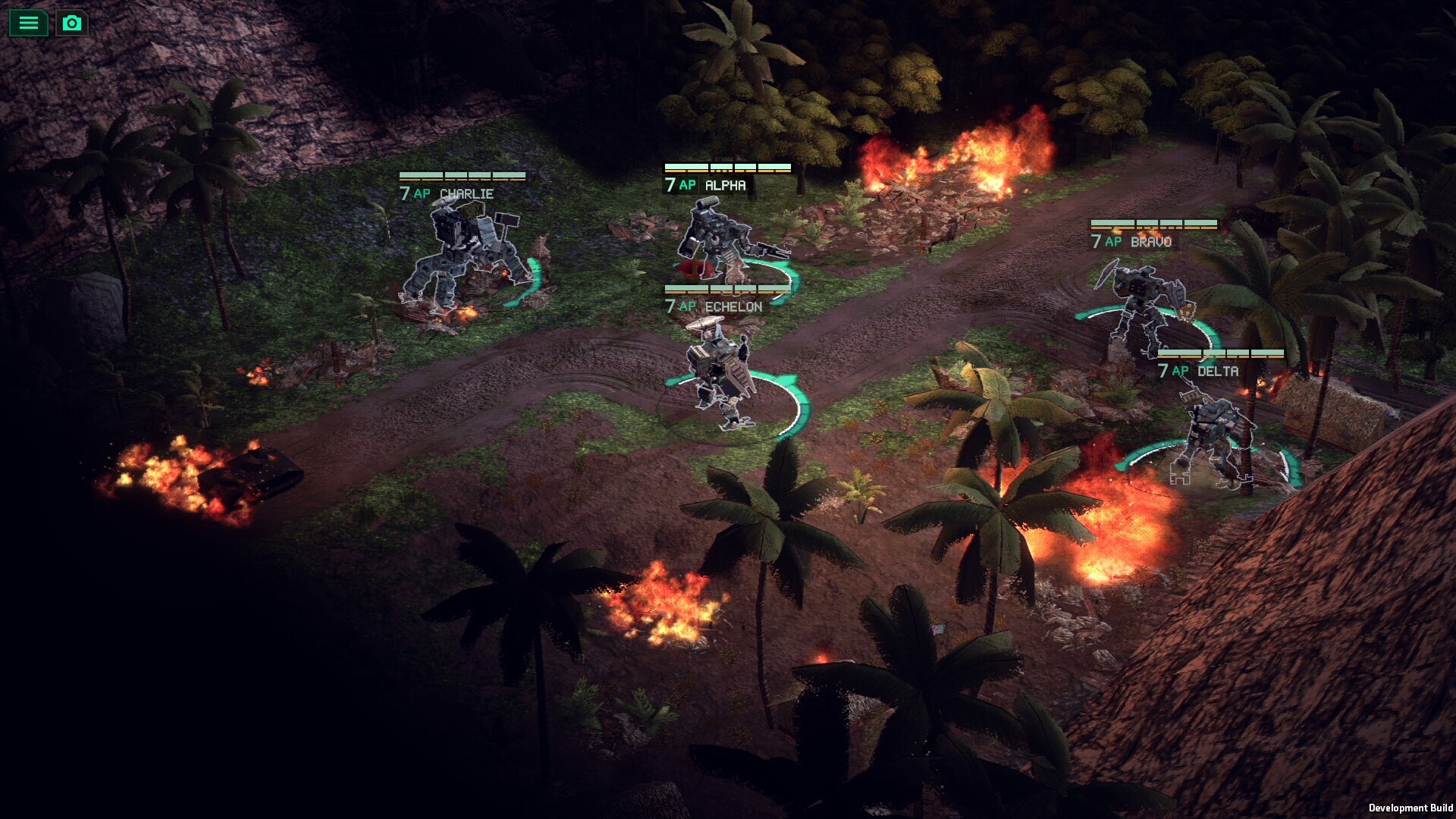This screenshot has height=819, width=1456.
Task: Click the camera screenshot button
Action: click(72, 23)
